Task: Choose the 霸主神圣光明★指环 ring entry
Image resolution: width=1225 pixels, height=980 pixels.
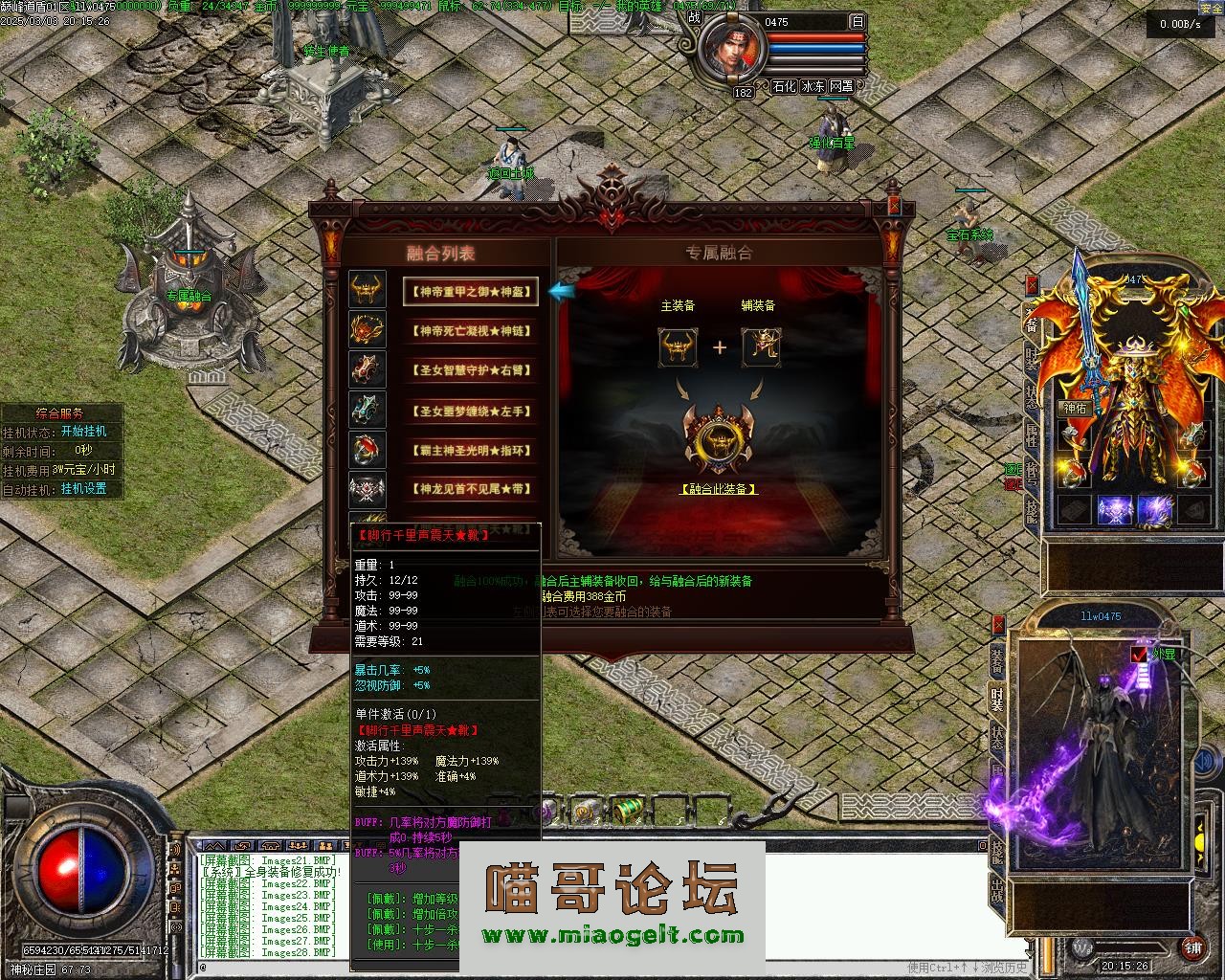Action: point(470,450)
